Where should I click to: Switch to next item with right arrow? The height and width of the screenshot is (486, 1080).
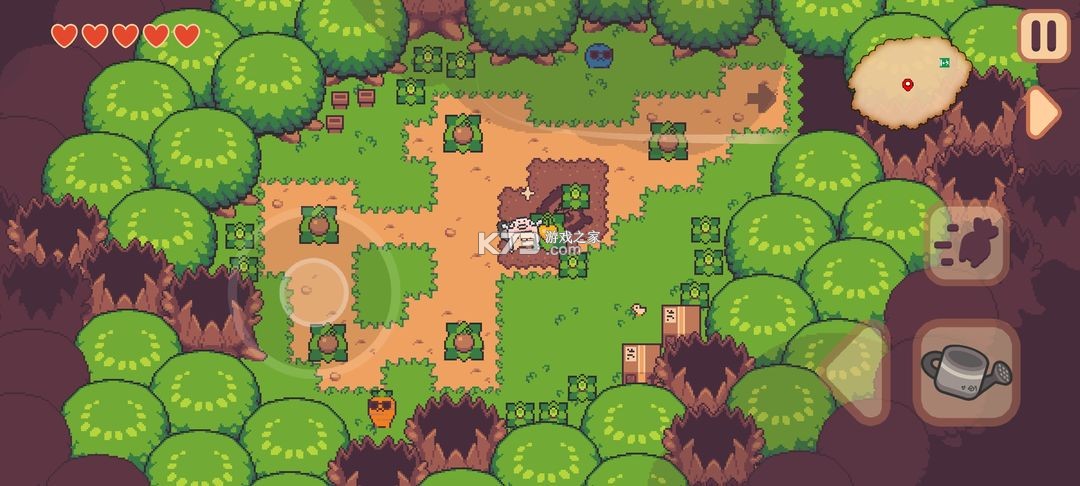(1042, 112)
